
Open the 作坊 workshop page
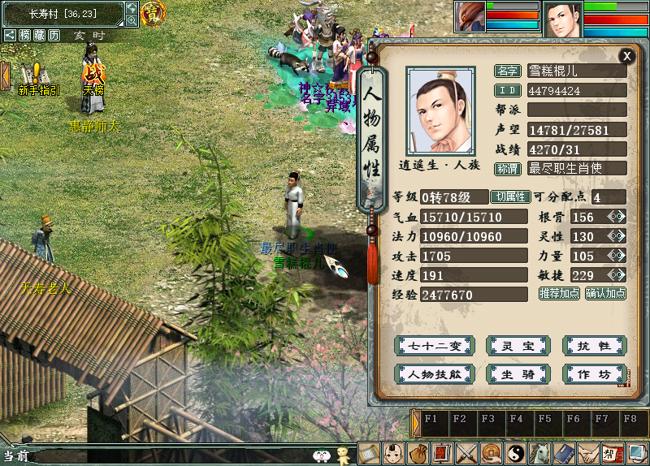point(594,374)
